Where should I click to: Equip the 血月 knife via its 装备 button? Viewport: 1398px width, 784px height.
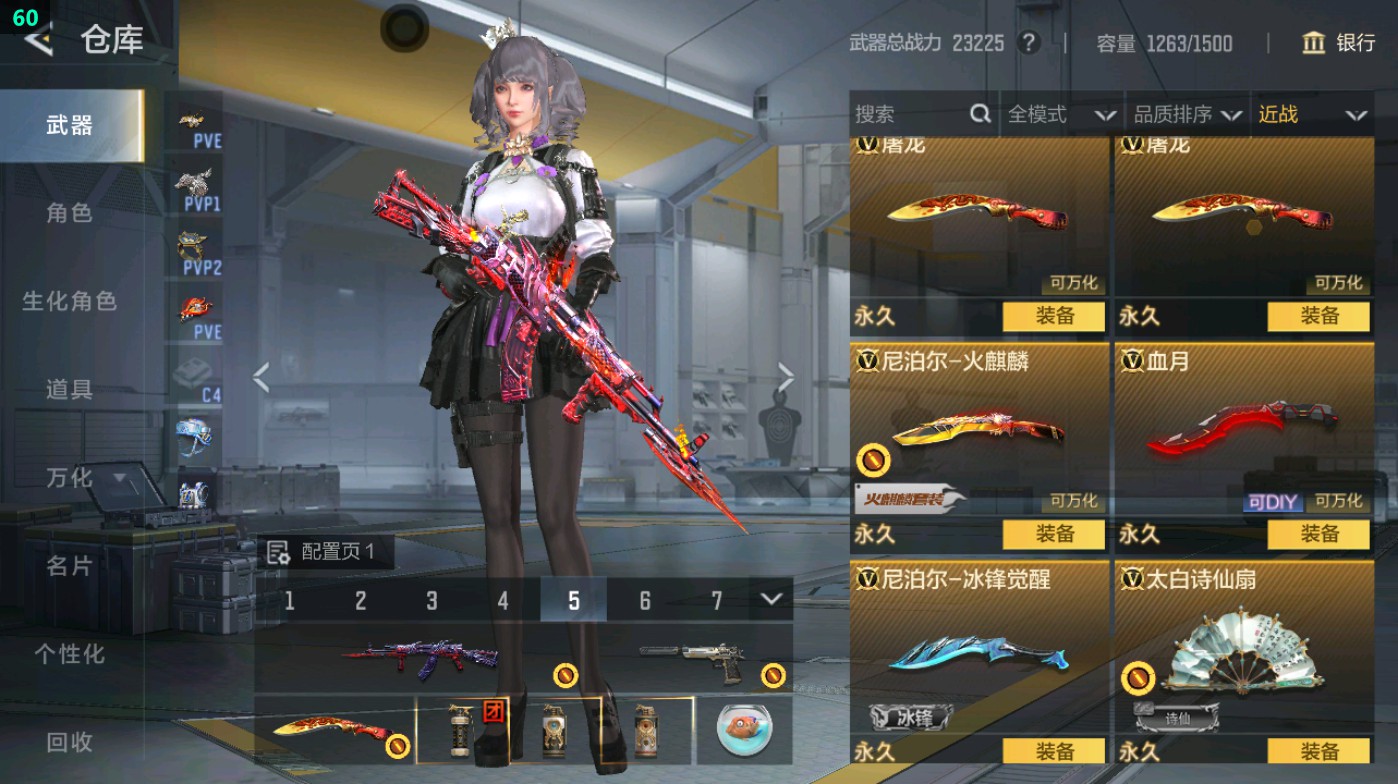click(1319, 535)
